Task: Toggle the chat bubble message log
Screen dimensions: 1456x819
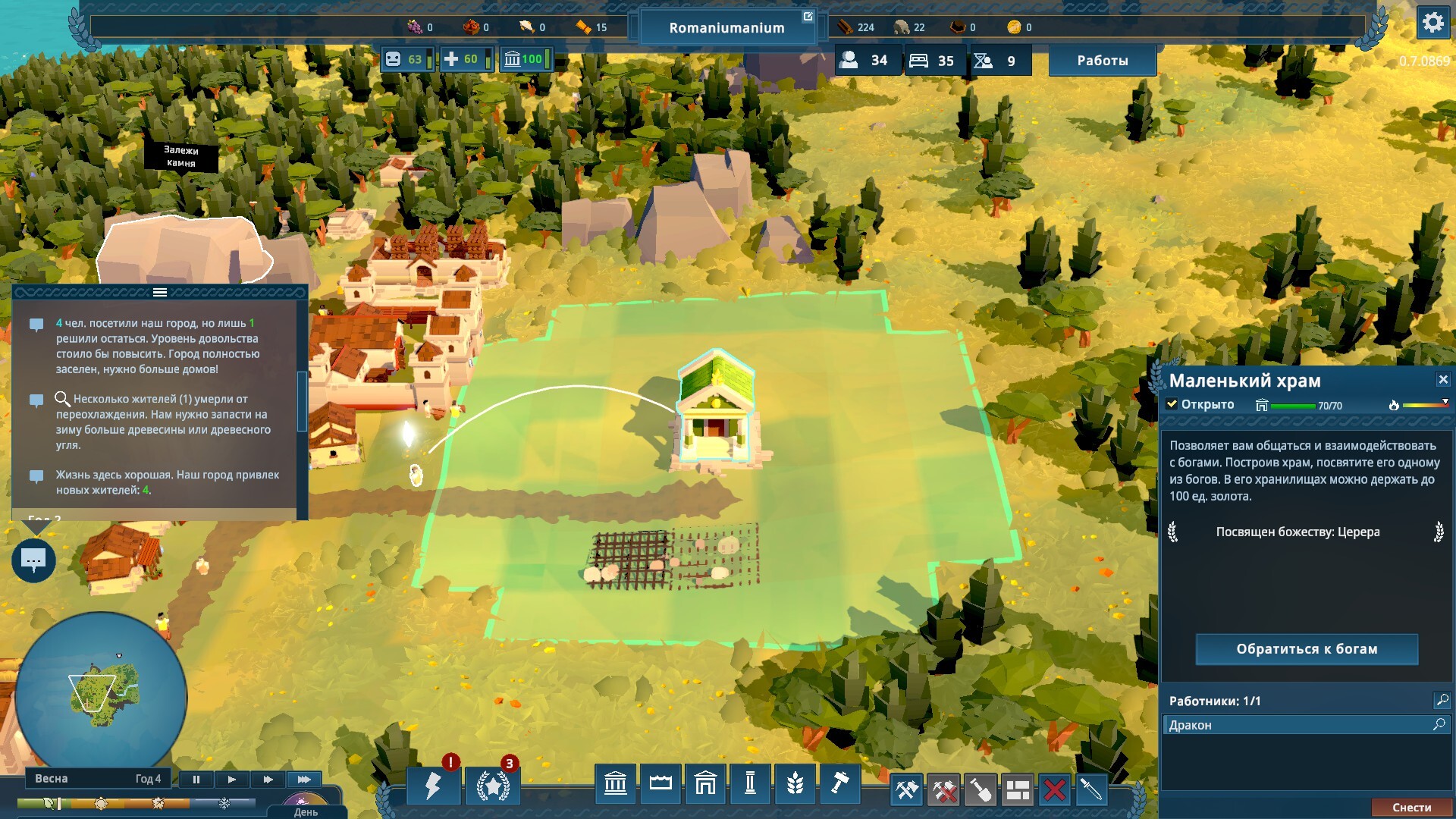Action: [33, 561]
